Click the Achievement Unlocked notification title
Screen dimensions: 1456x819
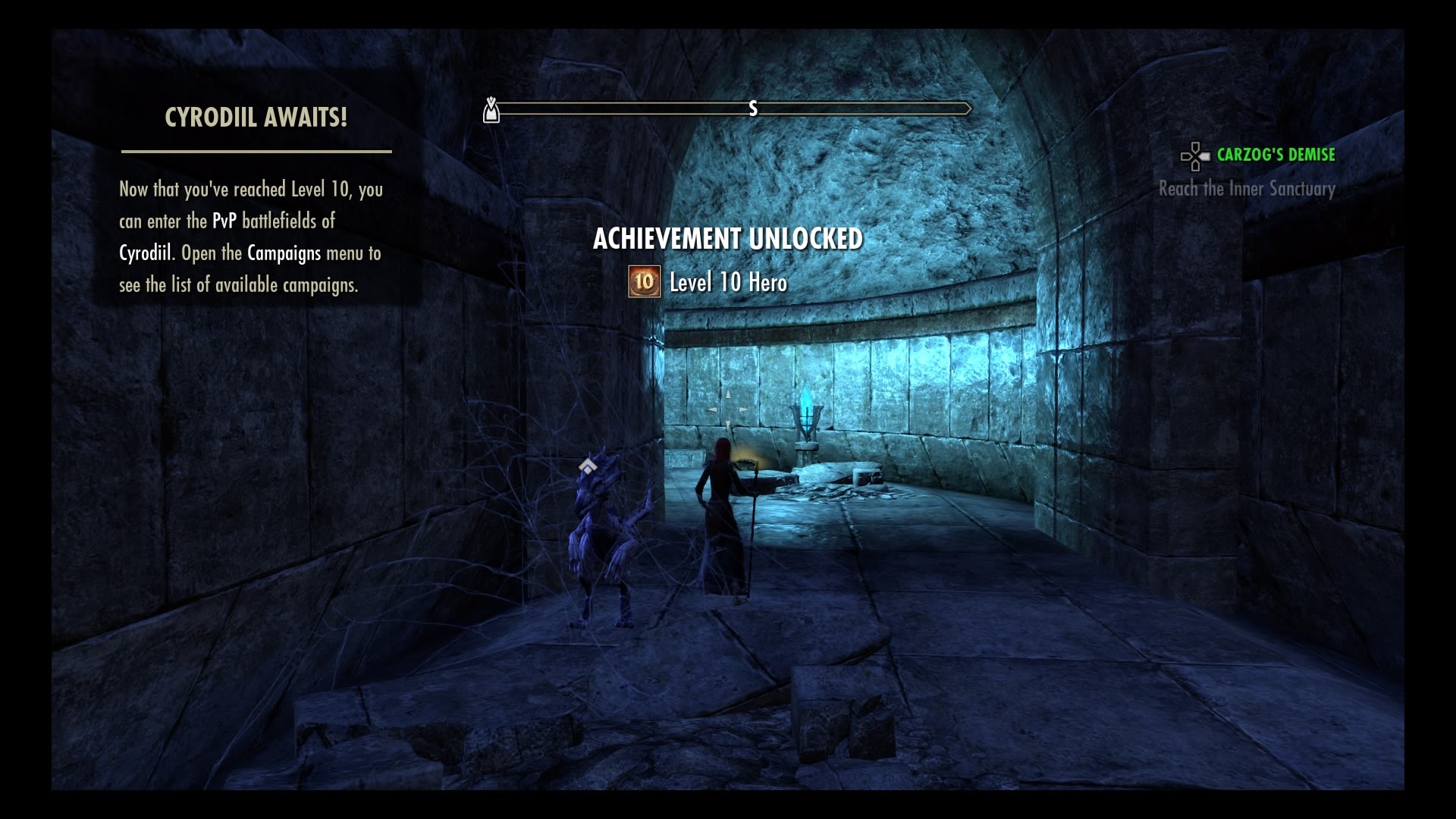727,239
